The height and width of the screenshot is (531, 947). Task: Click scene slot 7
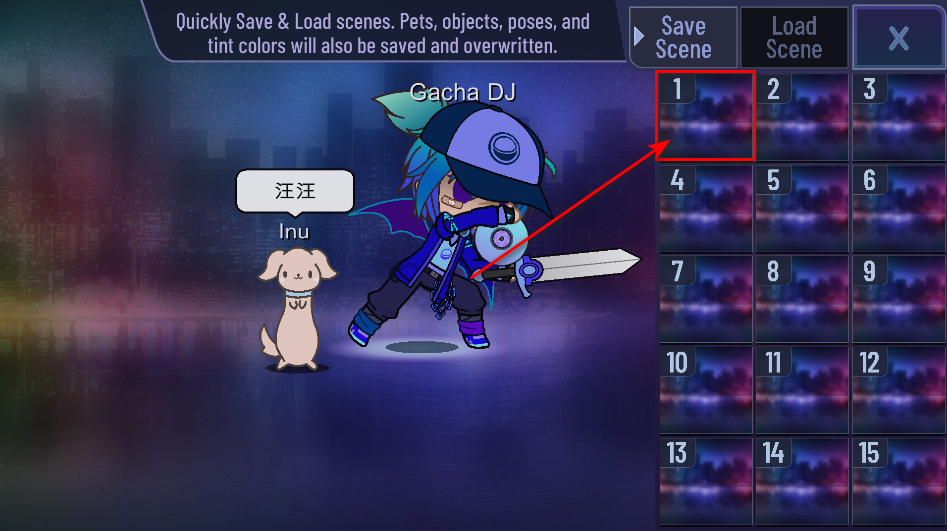tap(705, 298)
